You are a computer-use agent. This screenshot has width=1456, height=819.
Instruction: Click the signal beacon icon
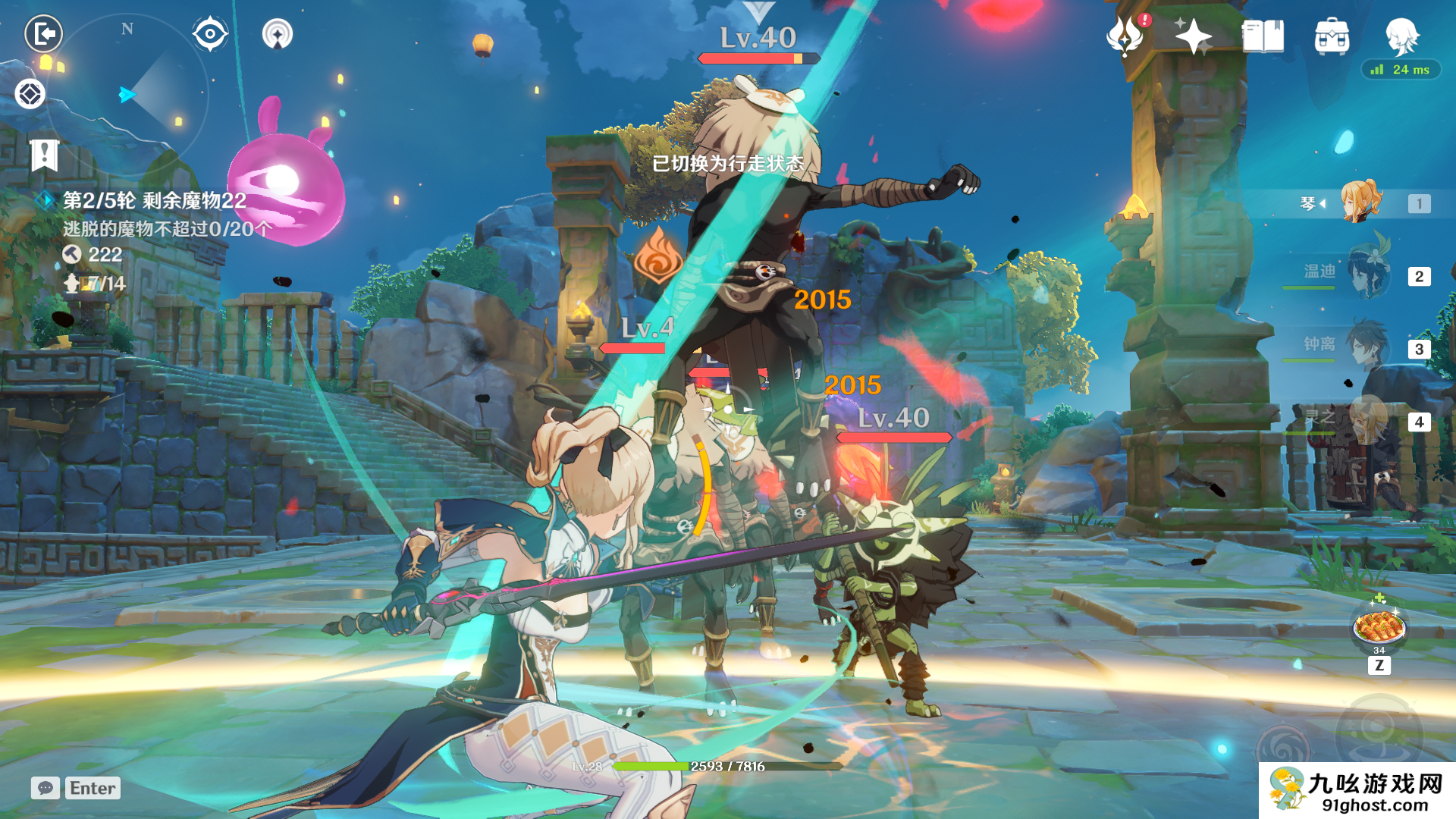pos(277,34)
